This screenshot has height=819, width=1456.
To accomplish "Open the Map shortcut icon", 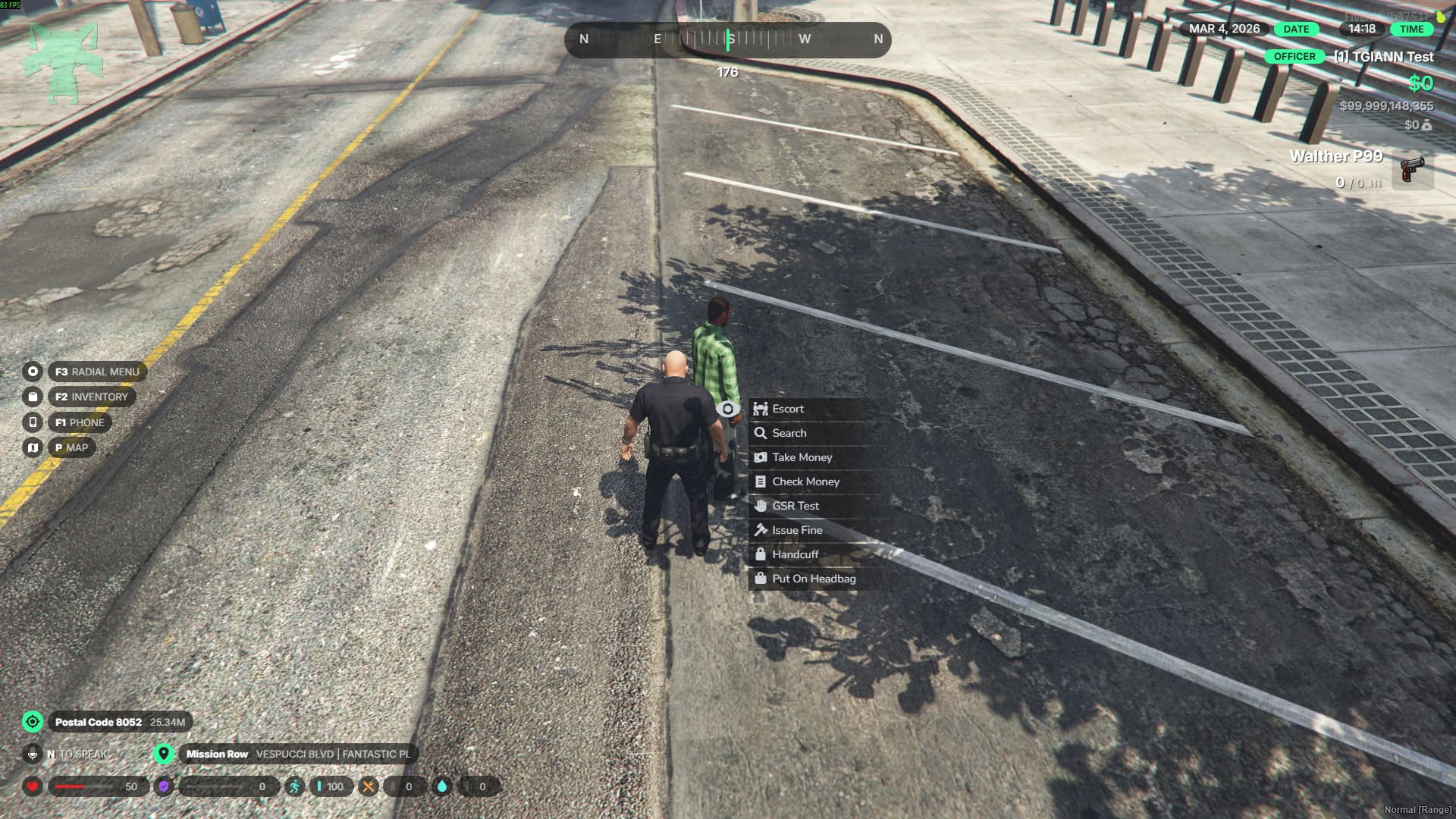I will (x=33, y=447).
